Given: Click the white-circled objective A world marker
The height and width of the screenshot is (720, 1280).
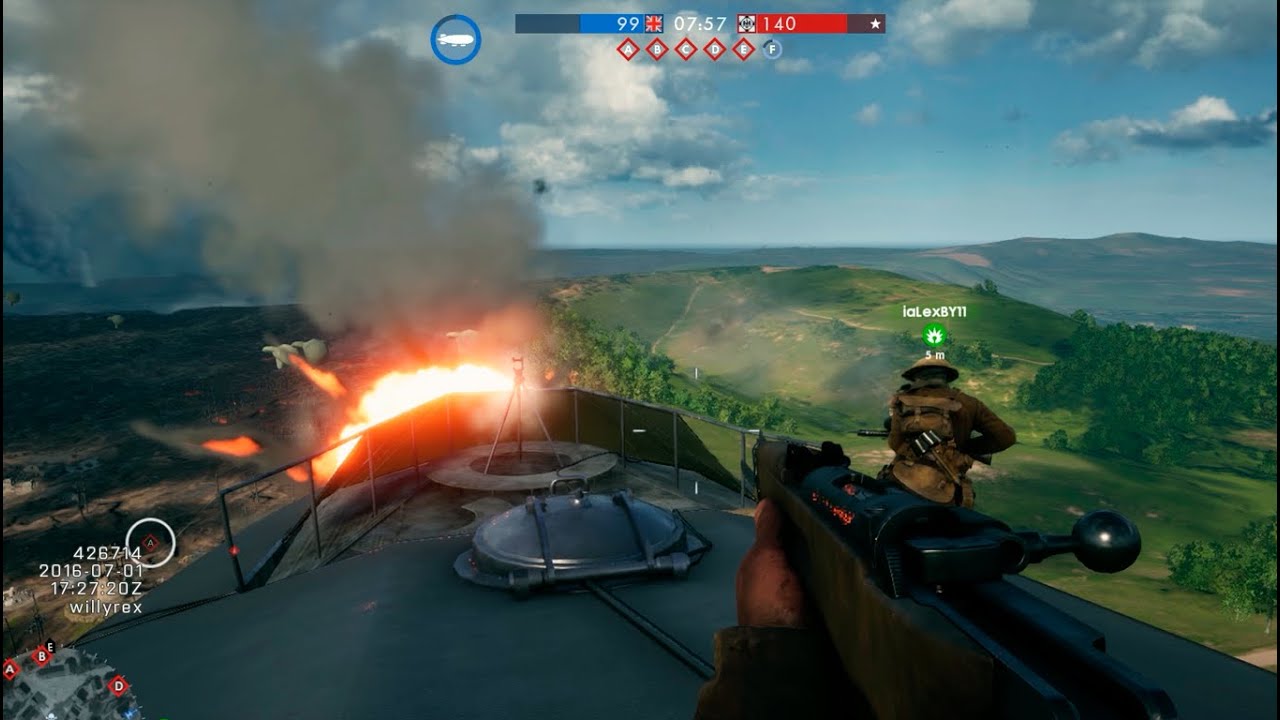Looking at the screenshot, I should click(150, 543).
